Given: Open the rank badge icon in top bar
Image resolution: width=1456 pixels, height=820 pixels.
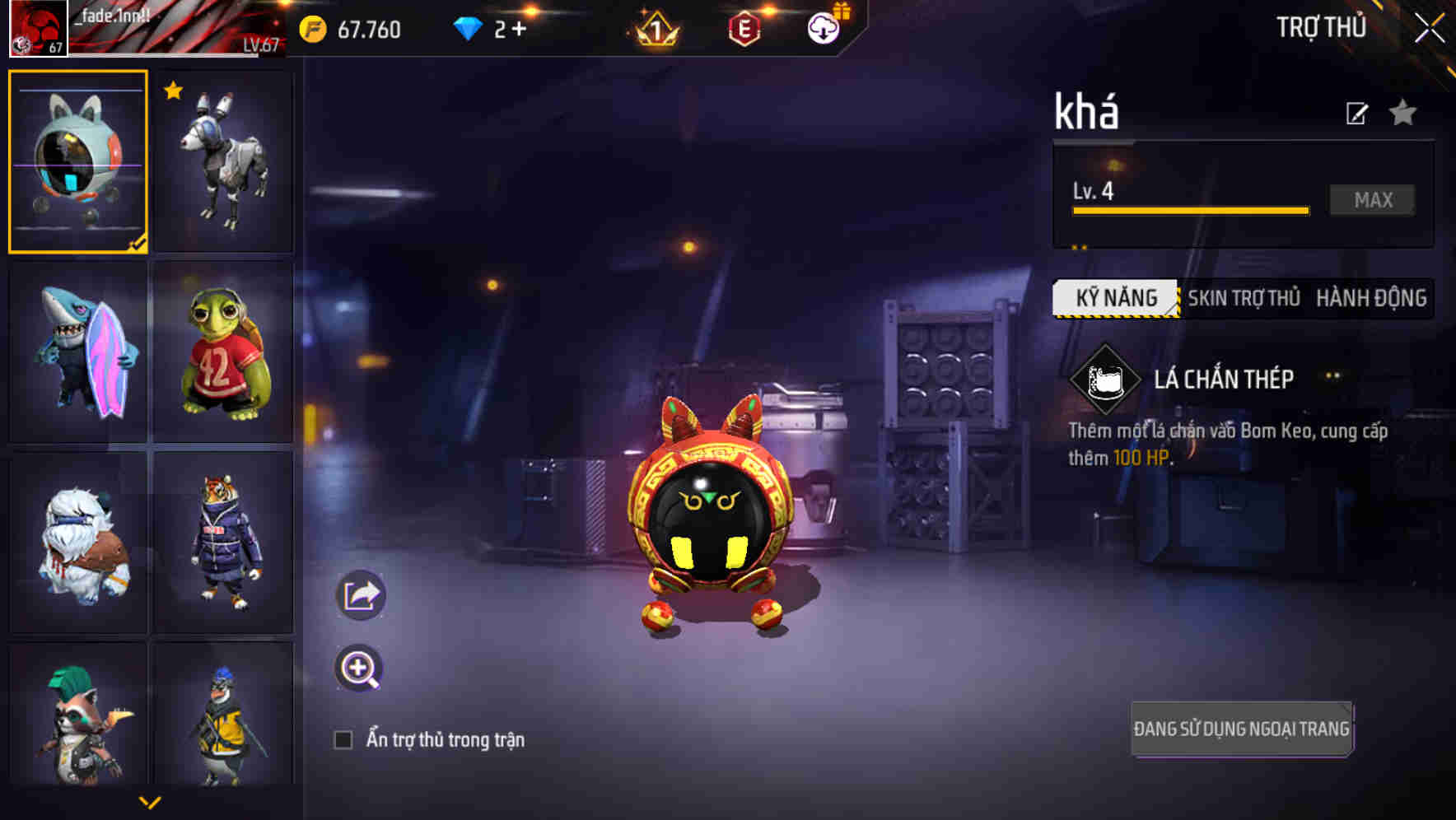Looking at the screenshot, I should tap(655, 30).
